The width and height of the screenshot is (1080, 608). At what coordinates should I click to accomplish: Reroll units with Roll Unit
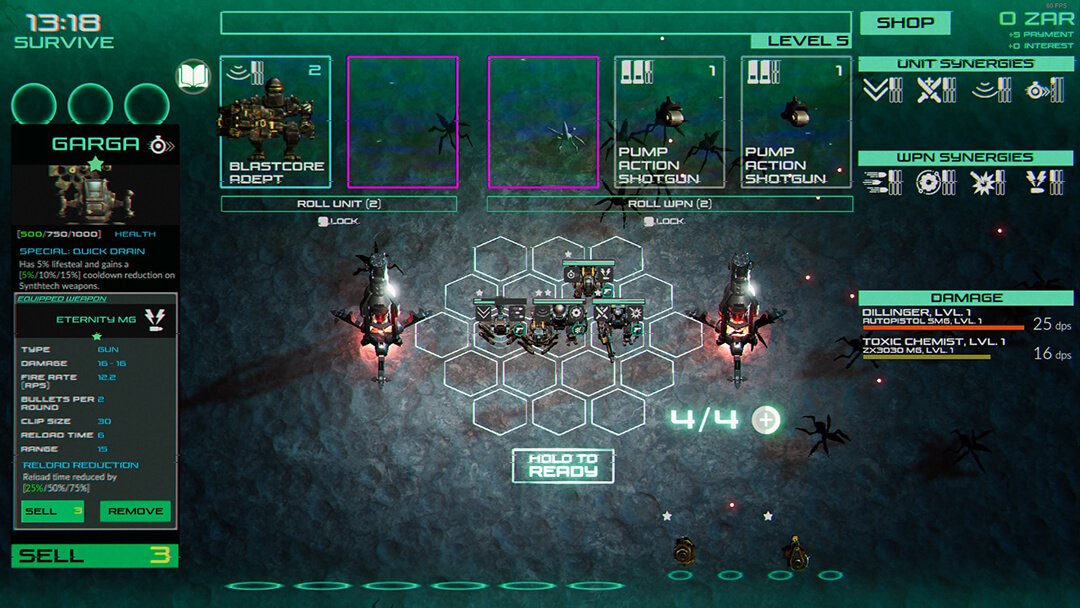tap(339, 204)
